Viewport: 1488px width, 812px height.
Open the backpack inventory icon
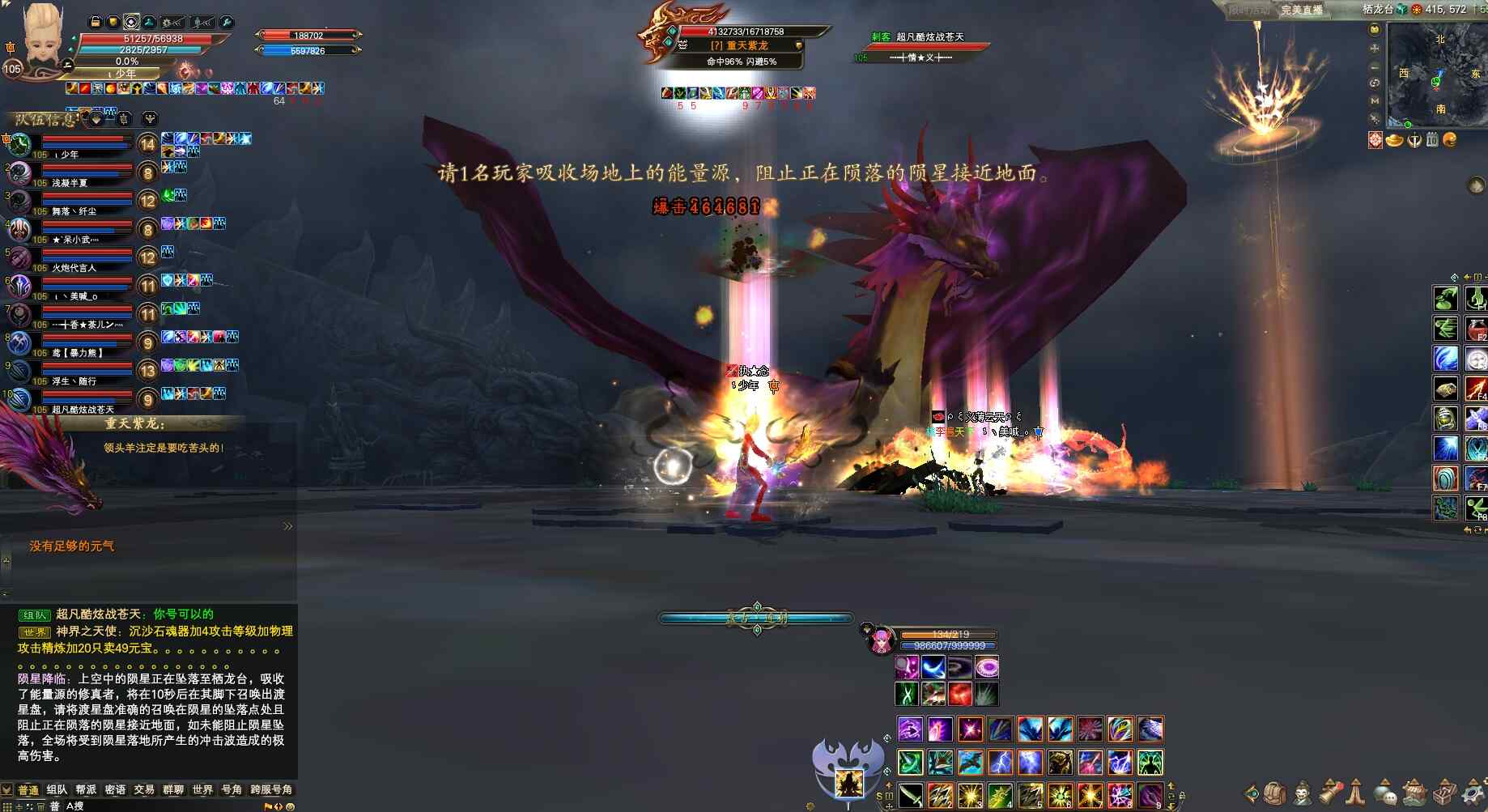1275,793
